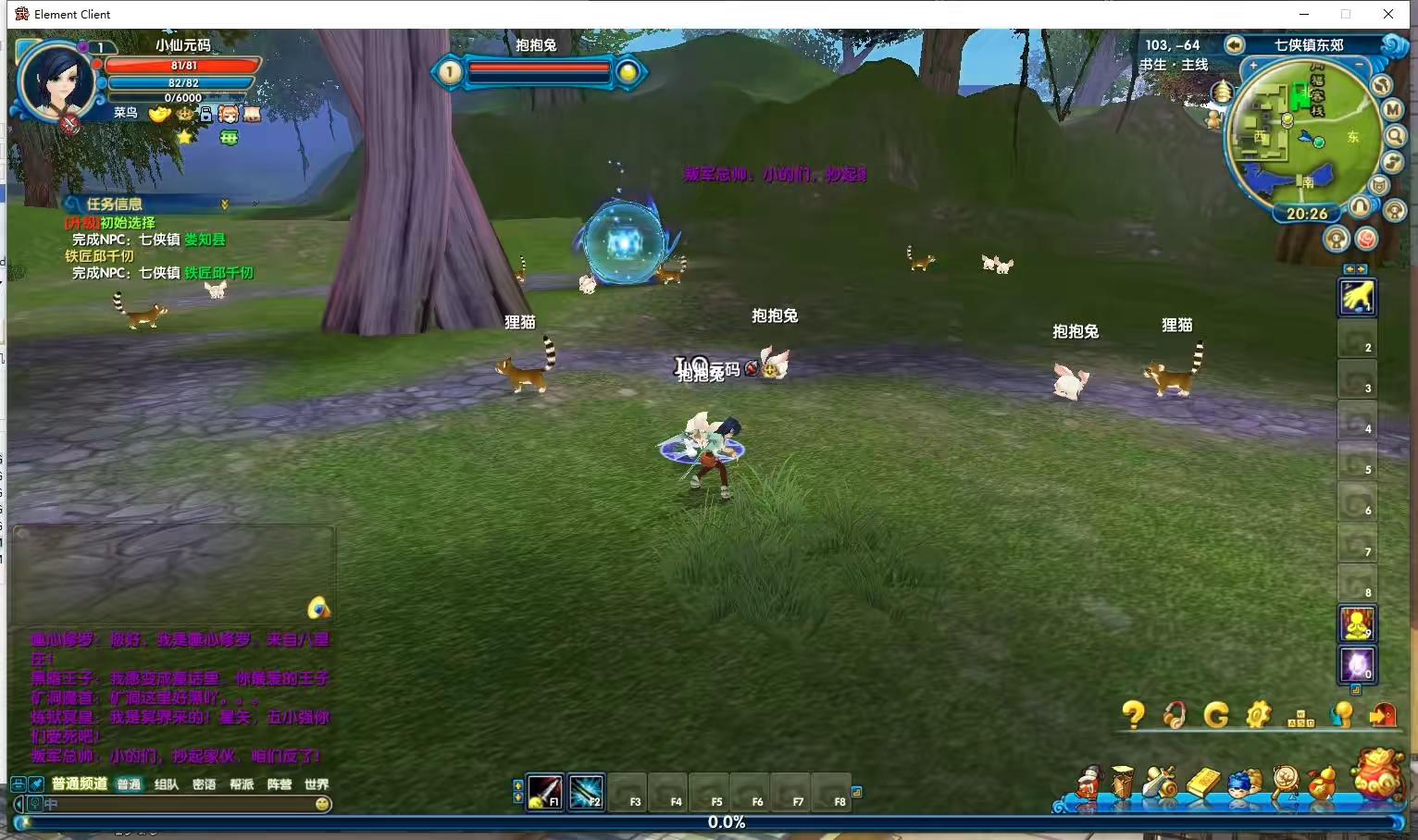Zoom in the minimap with plus button

pos(1253,66)
